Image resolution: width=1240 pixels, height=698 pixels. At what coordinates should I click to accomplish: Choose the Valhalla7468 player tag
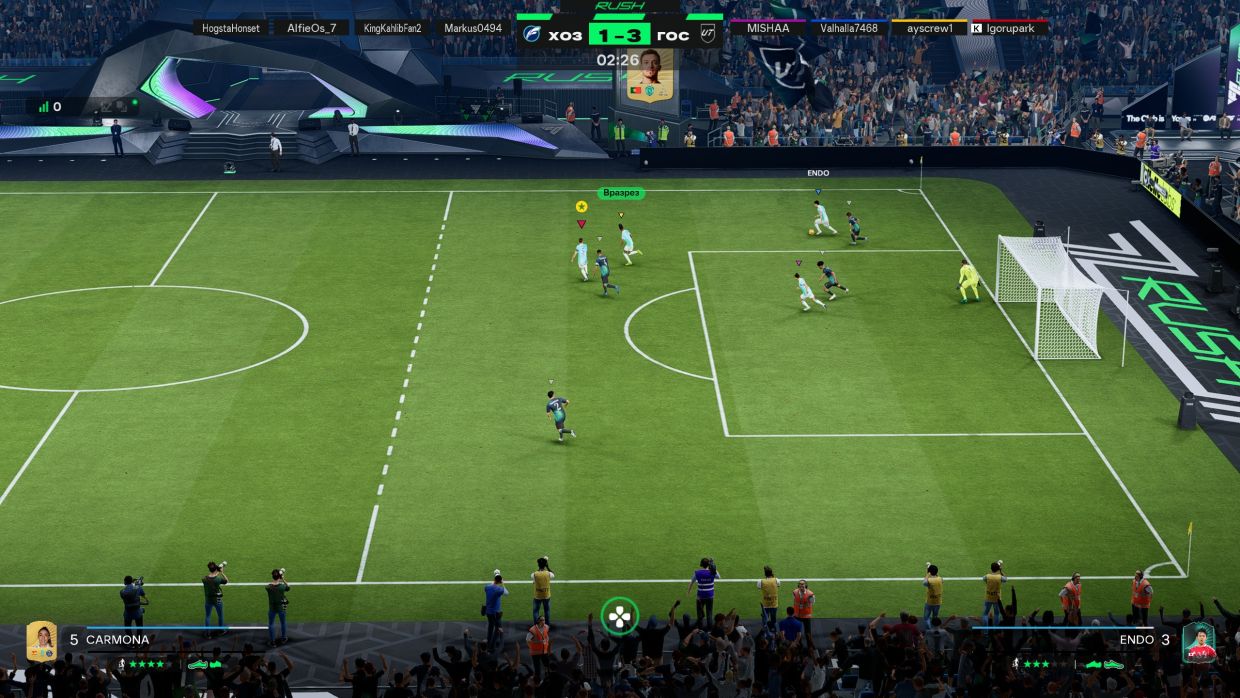click(849, 28)
